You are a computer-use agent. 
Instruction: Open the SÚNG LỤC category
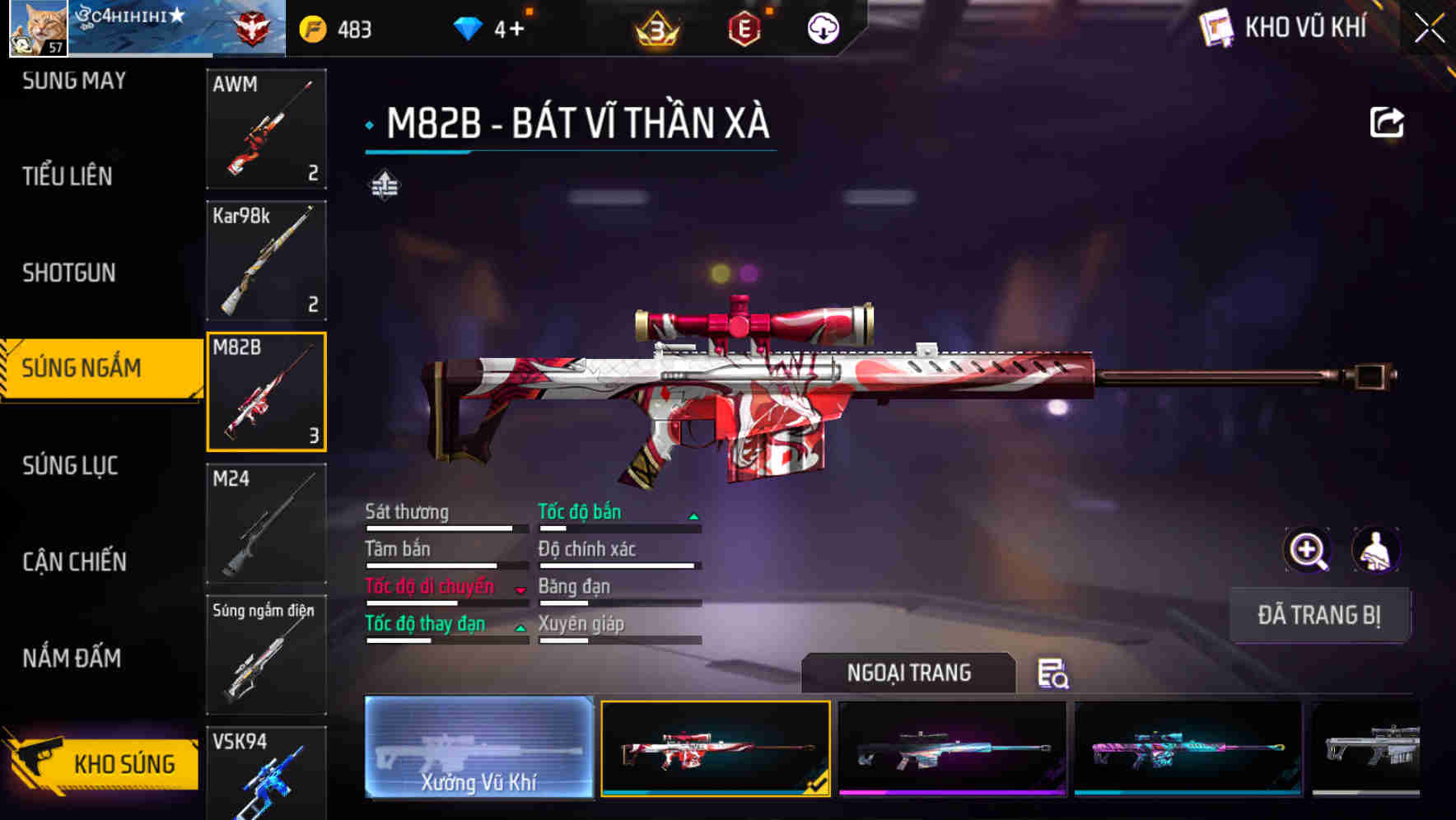click(68, 465)
